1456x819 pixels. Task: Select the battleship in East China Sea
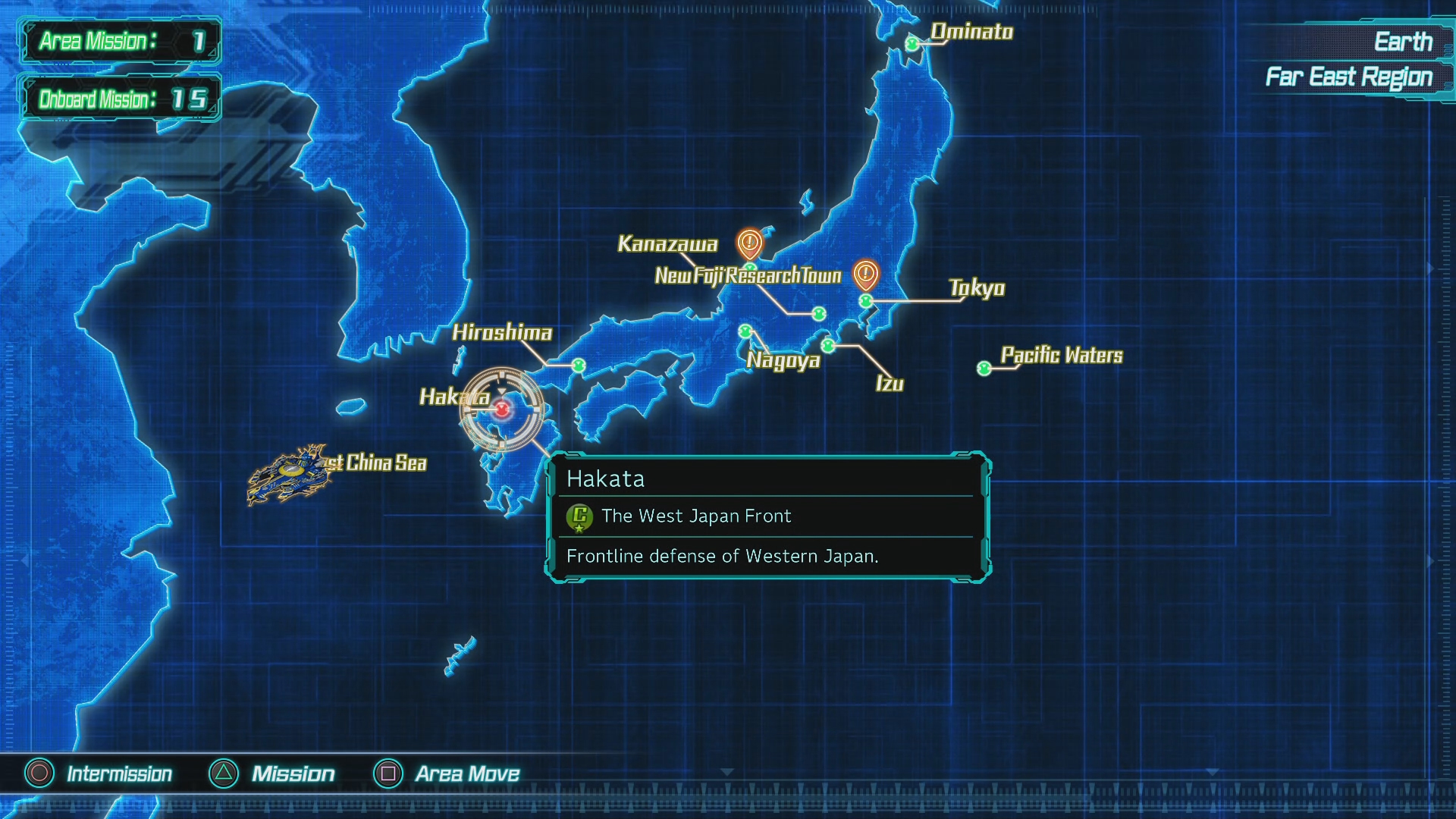pyautogui.click(x=290, y=475)
